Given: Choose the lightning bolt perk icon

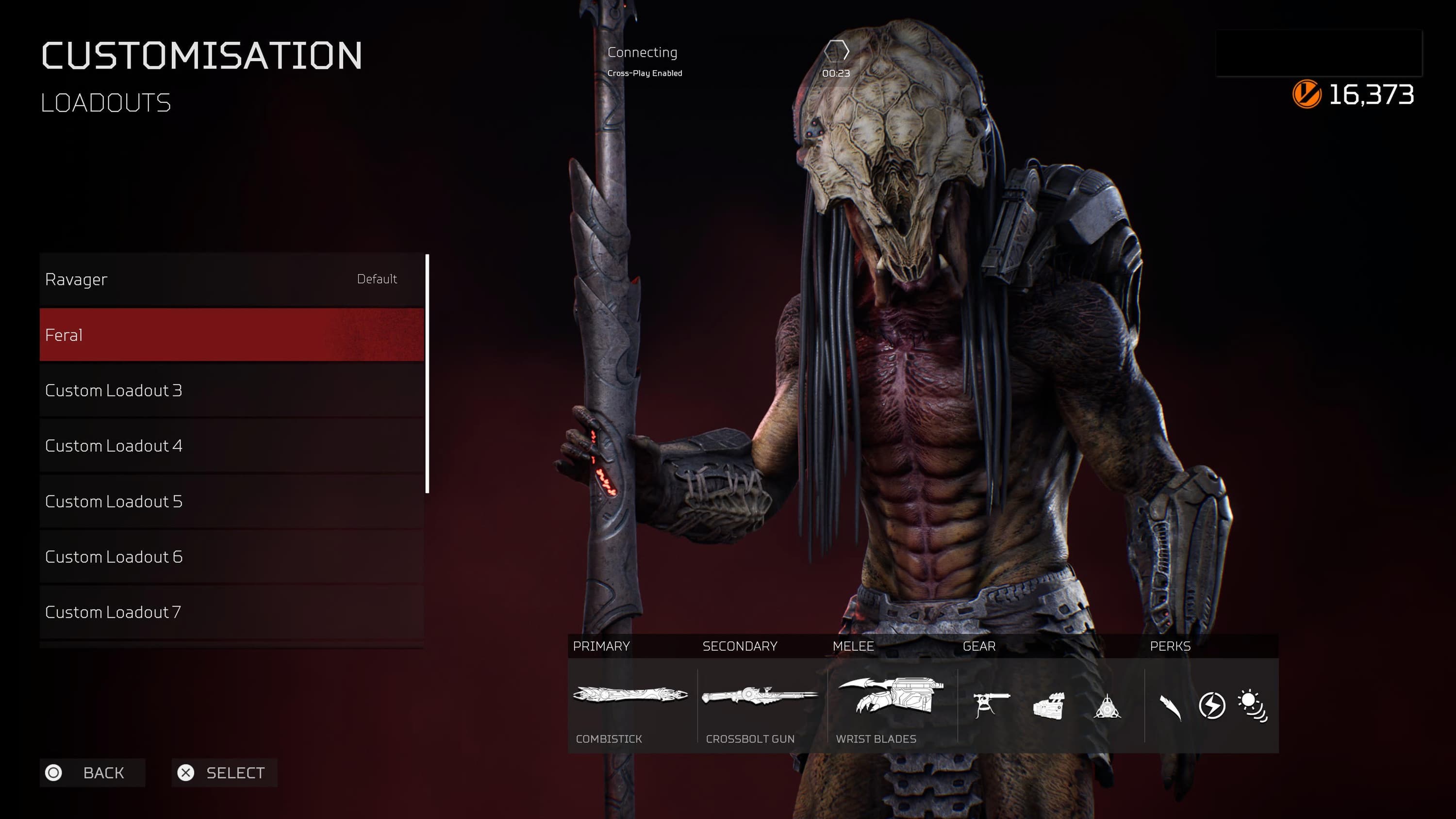Looking at the screenshot, I should coord(1212,705).
